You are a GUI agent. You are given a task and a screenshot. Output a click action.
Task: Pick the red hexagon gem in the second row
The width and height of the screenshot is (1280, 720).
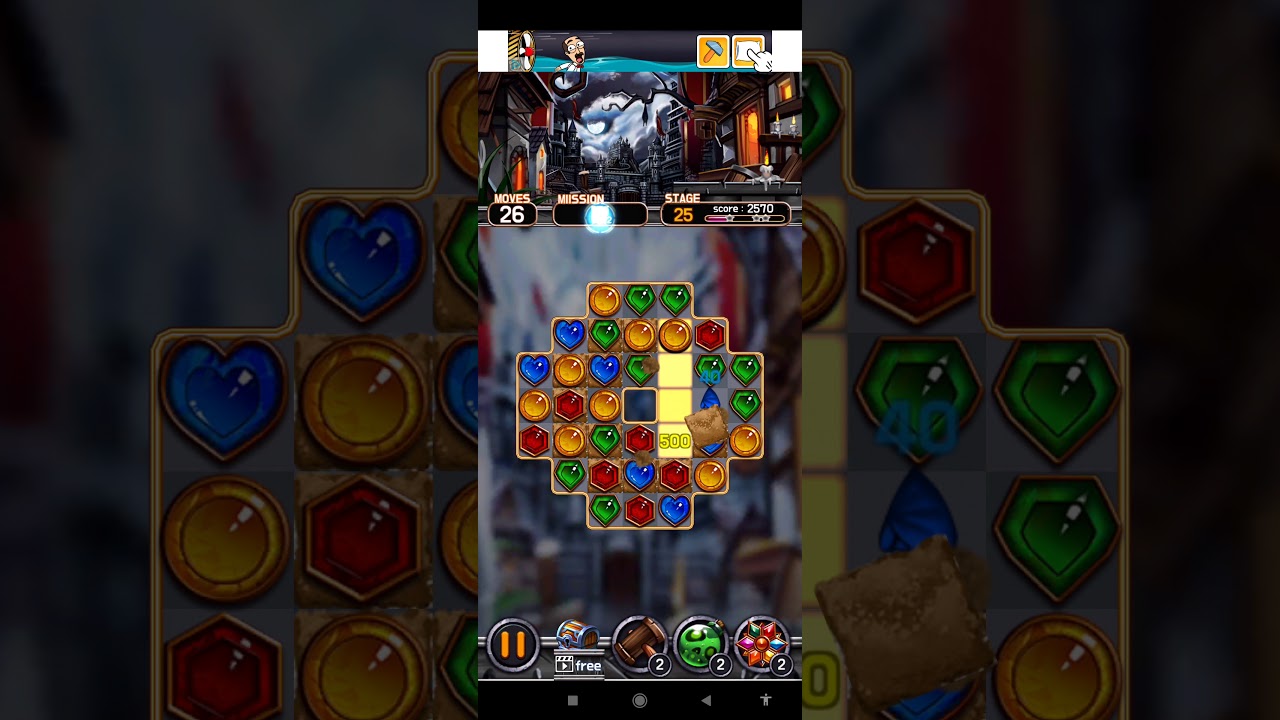tap(709, 334)
